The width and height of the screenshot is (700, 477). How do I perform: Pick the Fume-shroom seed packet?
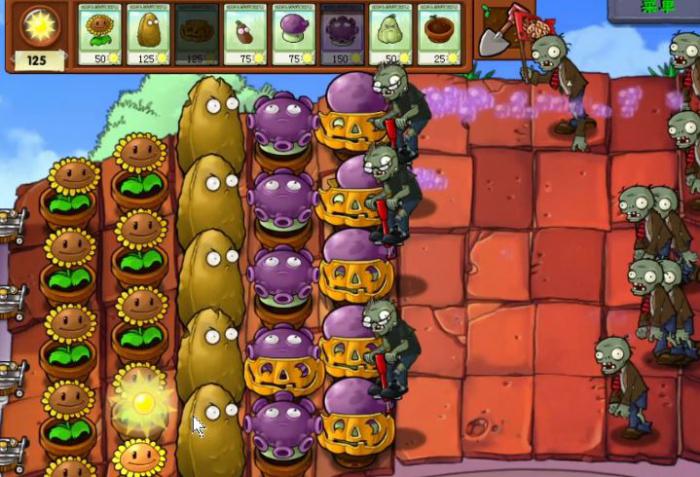(x=294, y=34)
